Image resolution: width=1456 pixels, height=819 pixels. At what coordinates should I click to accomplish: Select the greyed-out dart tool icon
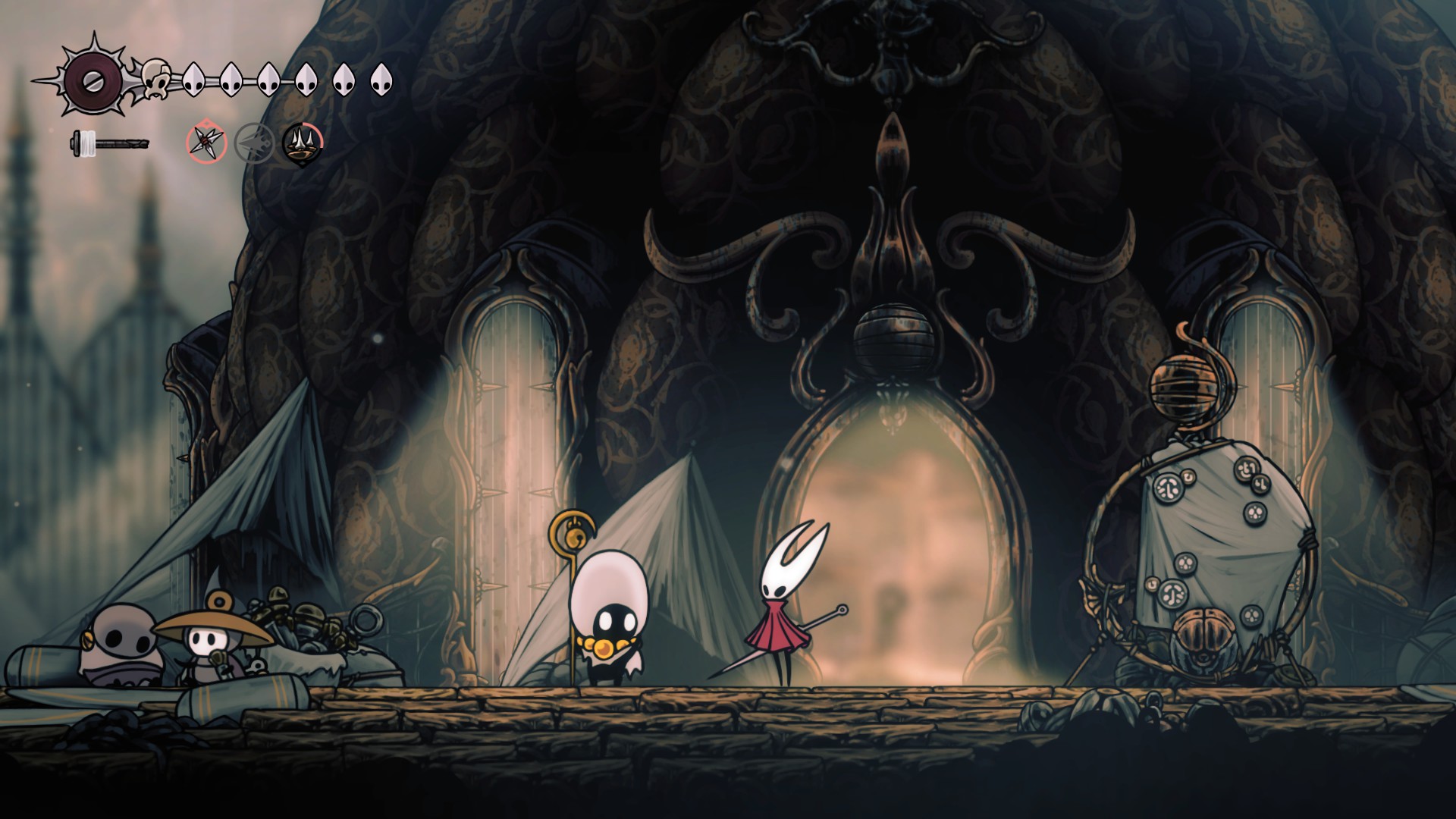tap(253, 142)
